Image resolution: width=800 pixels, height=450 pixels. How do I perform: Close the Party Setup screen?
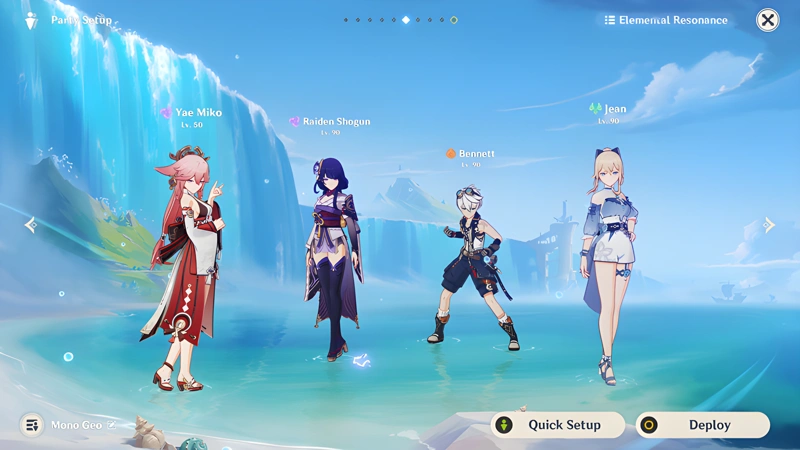coord(767,20)
